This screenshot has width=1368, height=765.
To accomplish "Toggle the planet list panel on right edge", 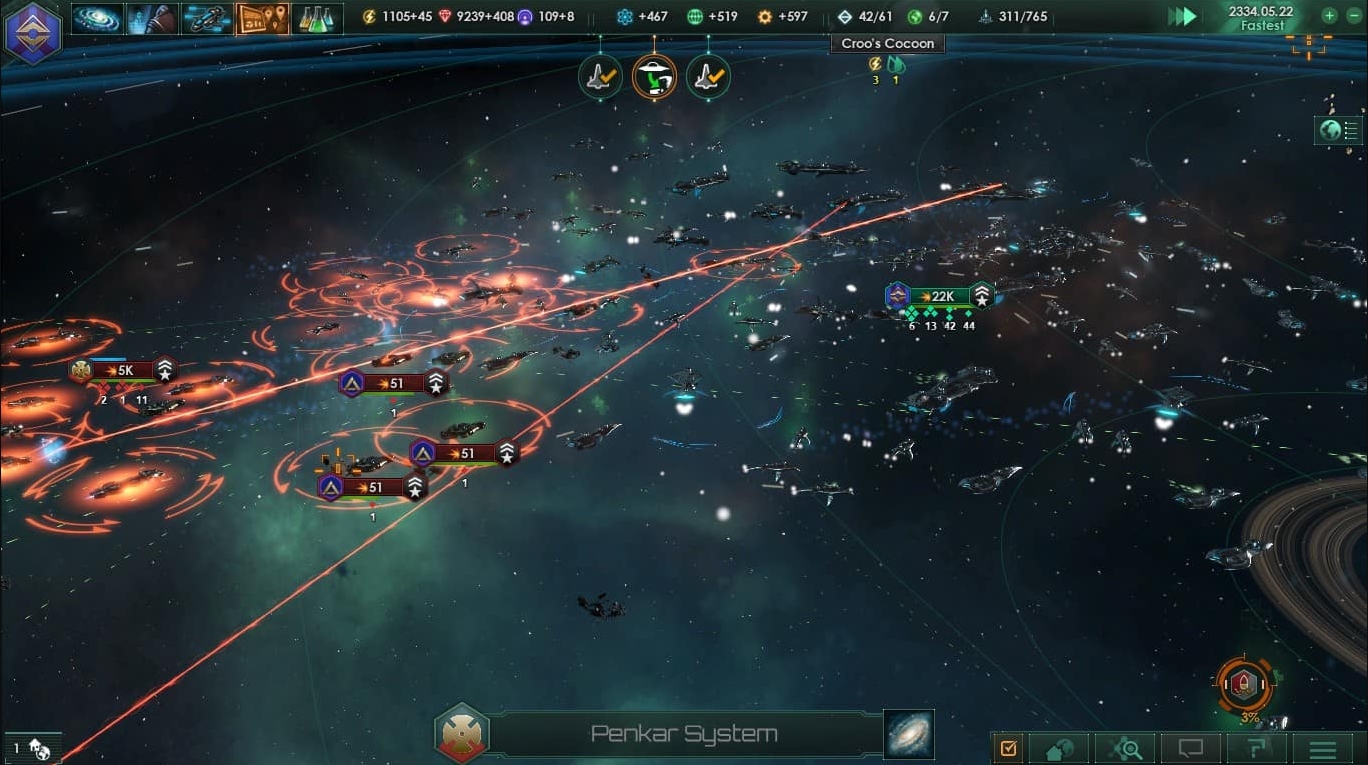I will (x=1338, y=130).
